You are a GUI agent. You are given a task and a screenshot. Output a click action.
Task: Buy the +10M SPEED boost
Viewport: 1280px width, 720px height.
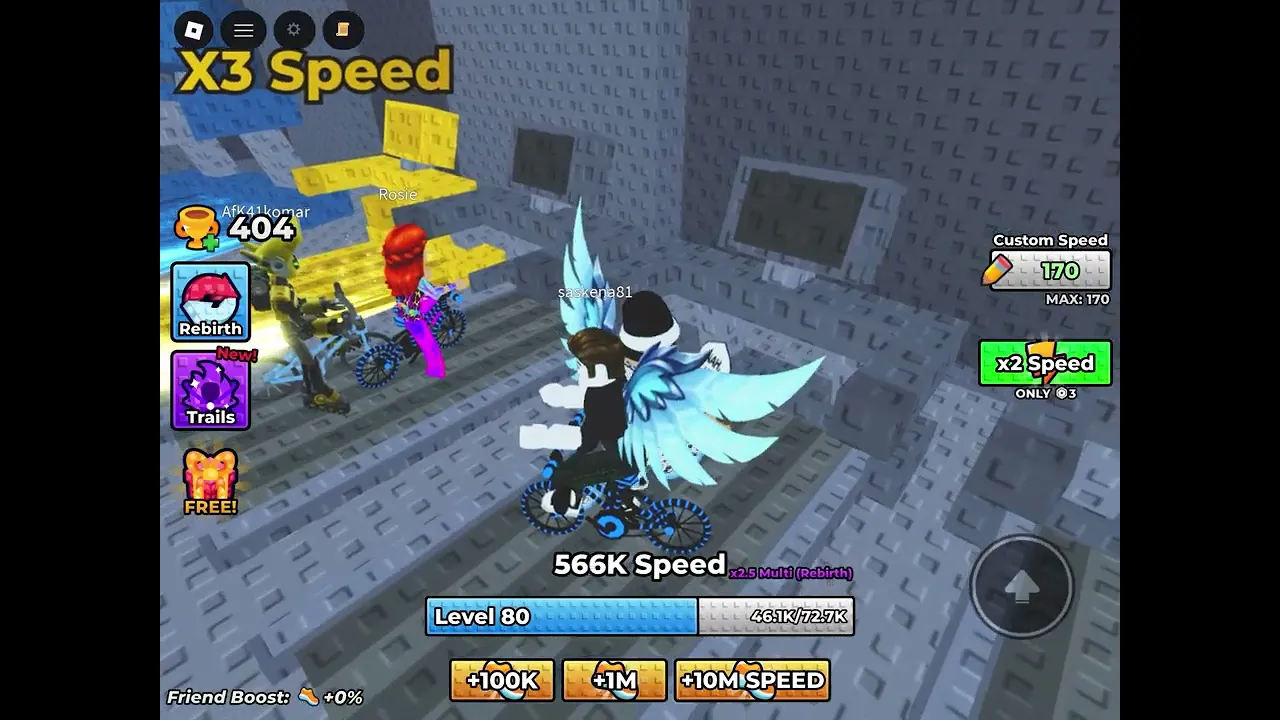point(752,680)
